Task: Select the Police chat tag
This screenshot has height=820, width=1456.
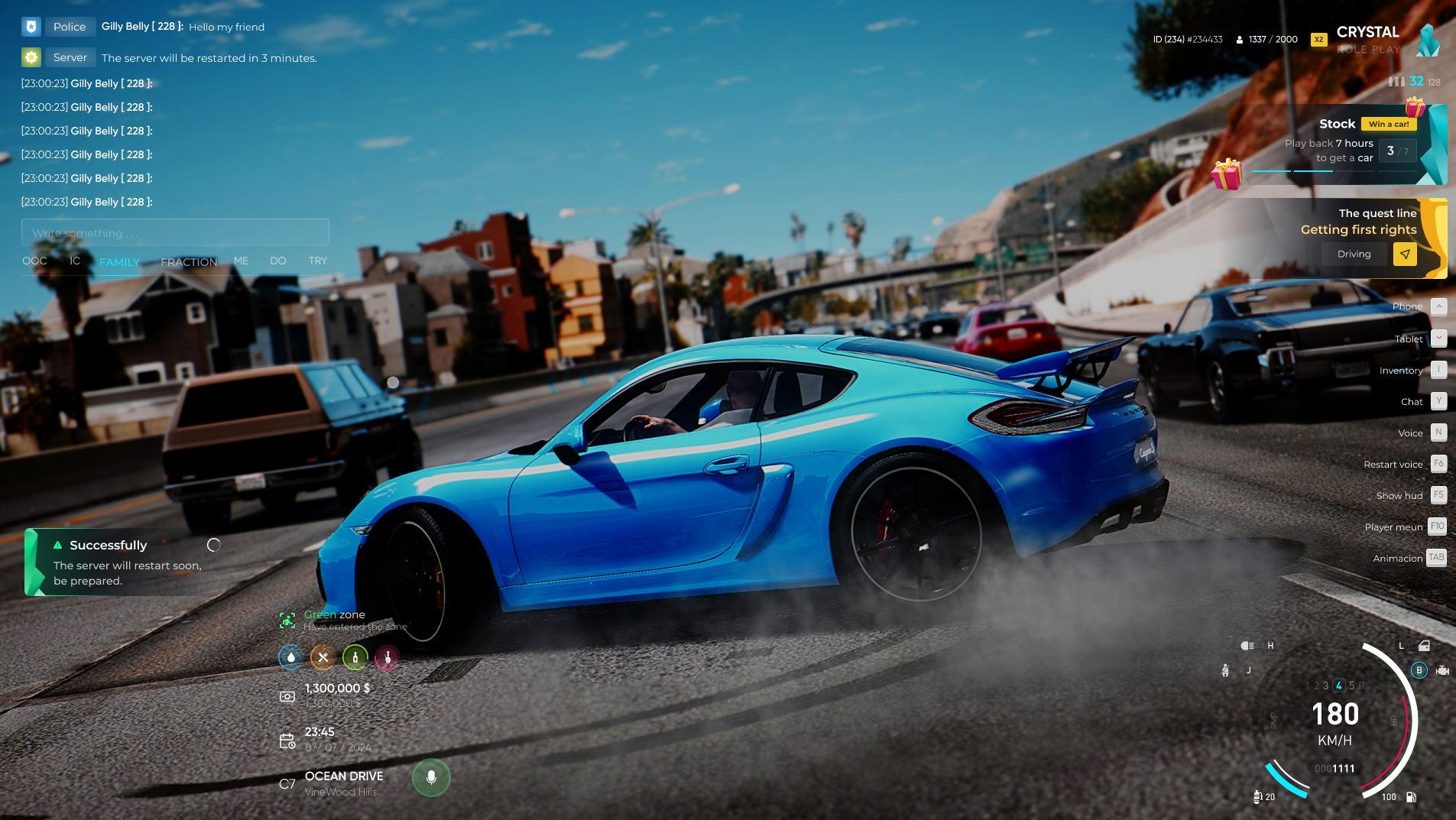Action: (x=69, y=27)
